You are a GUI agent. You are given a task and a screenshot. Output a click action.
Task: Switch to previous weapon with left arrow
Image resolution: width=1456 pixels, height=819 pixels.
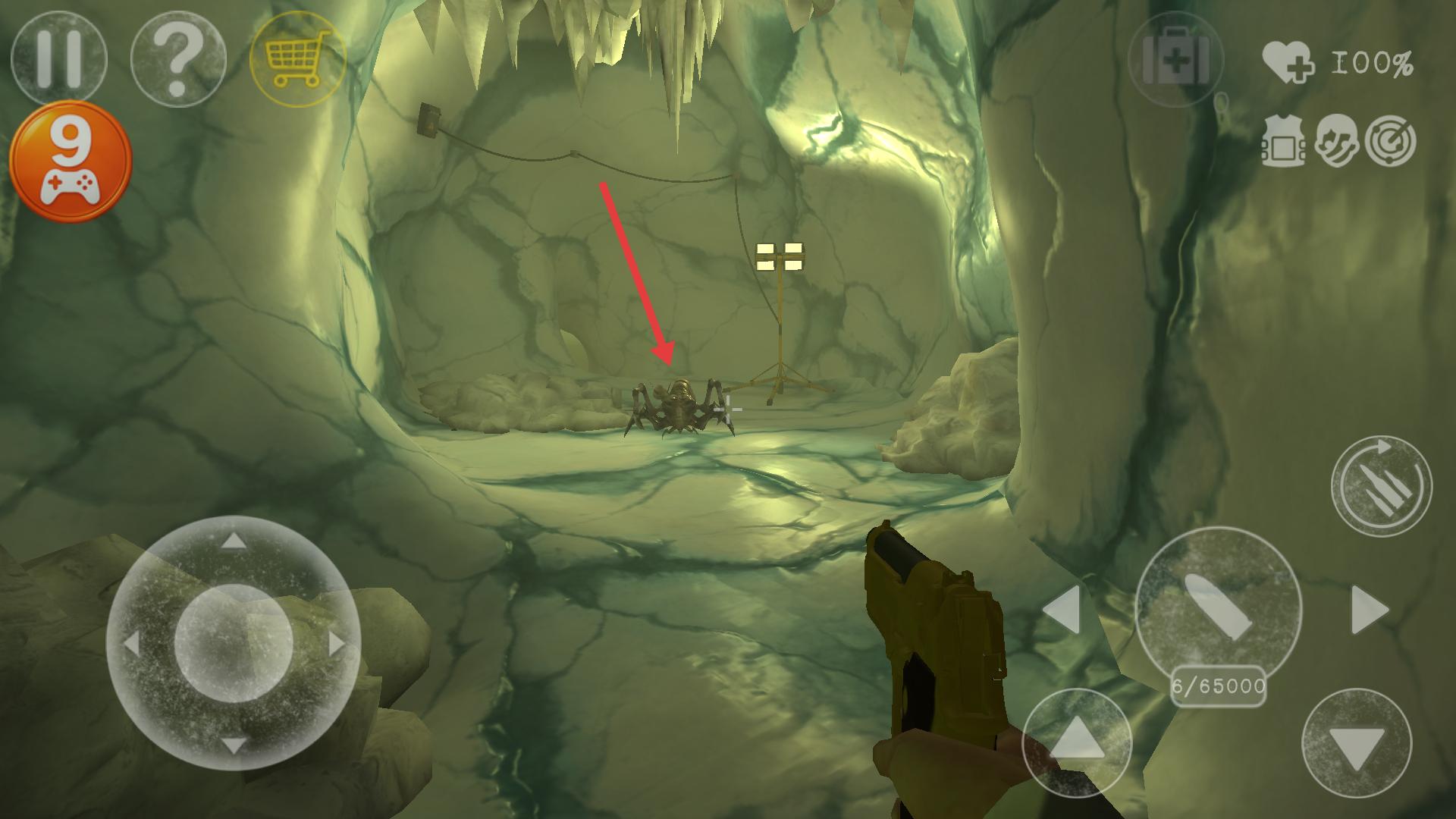coord(1062,609)
